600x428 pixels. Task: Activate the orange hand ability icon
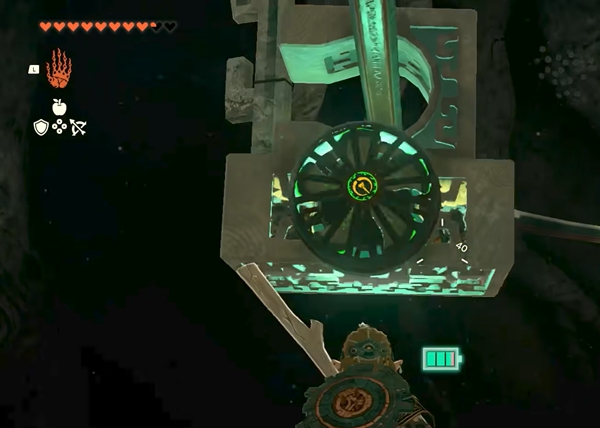(x=59, y=68)
